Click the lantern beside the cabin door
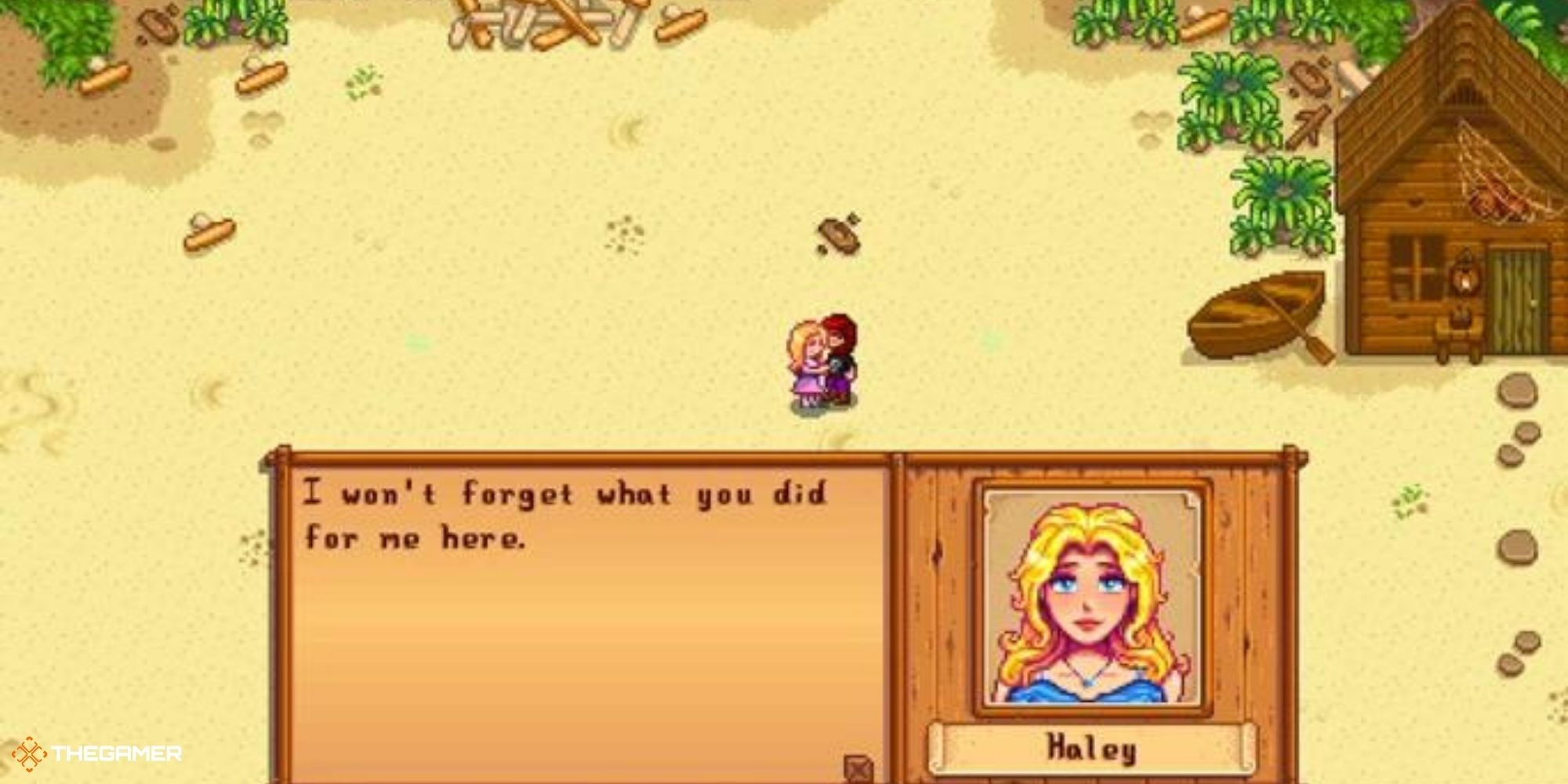The height and width of the screenshot is (784, 1568). [x=1465, y=276]
